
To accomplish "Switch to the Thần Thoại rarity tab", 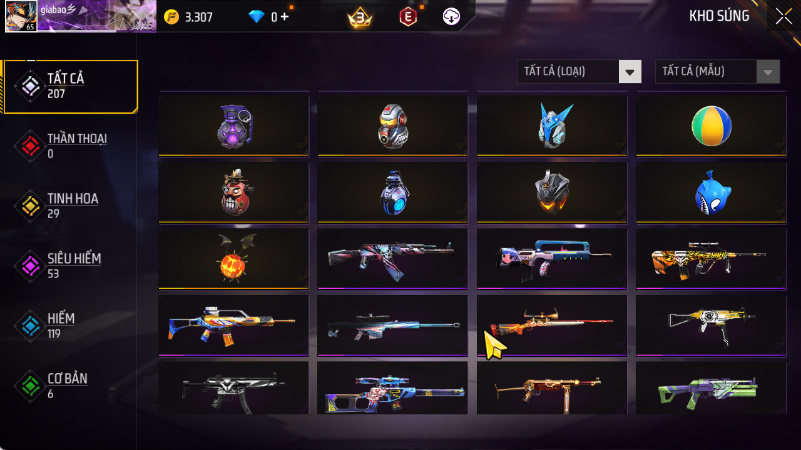I will tap(70, 145).
